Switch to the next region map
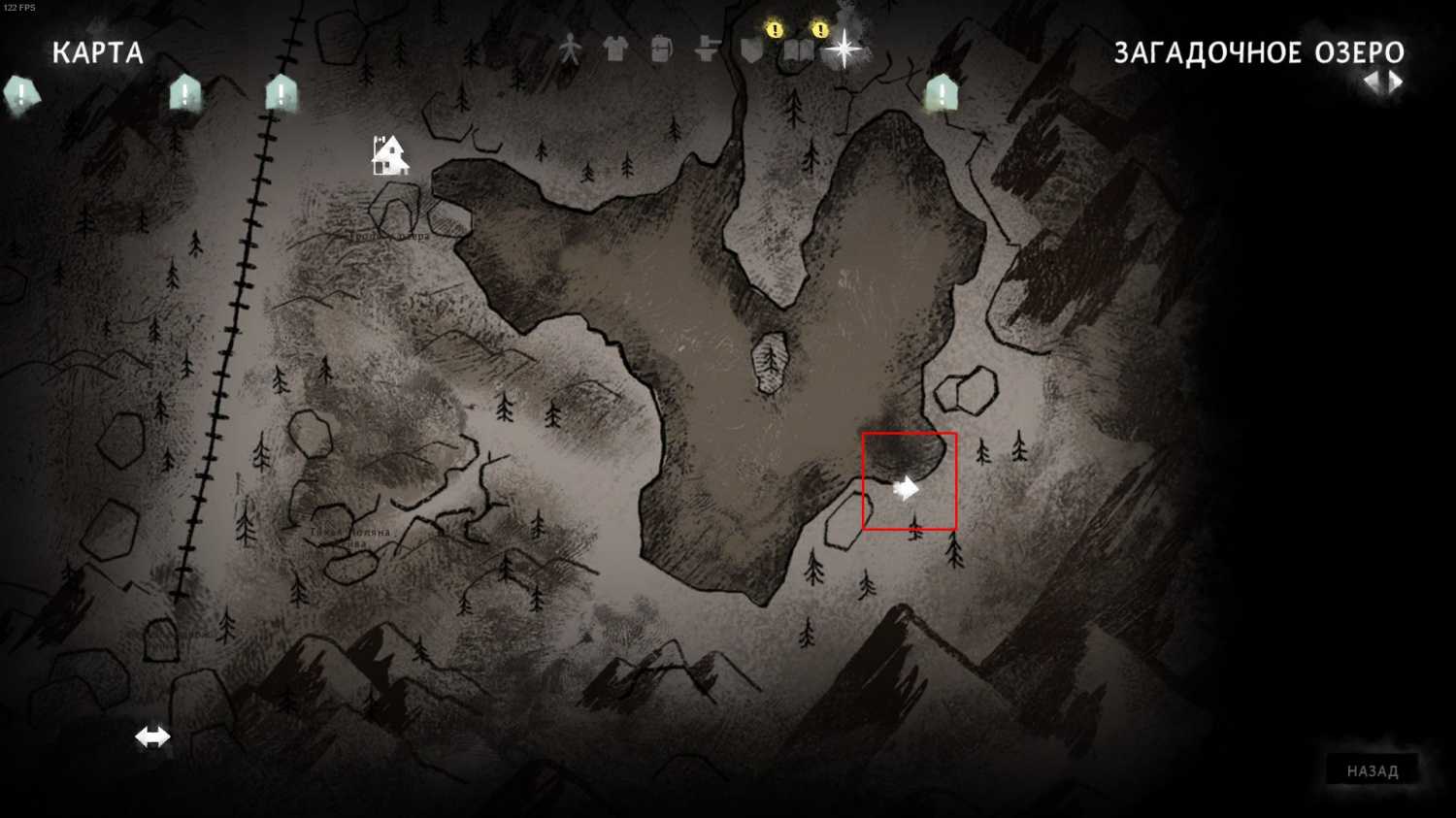 (1397, 82)
